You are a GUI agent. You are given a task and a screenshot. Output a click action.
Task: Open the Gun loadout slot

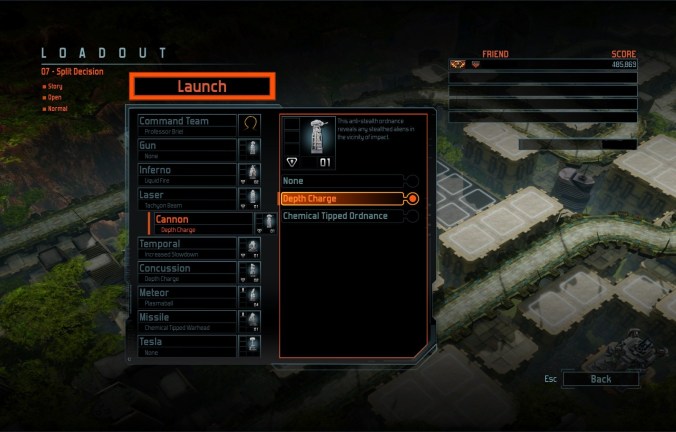pyautogui.click(x=186, y=149)
